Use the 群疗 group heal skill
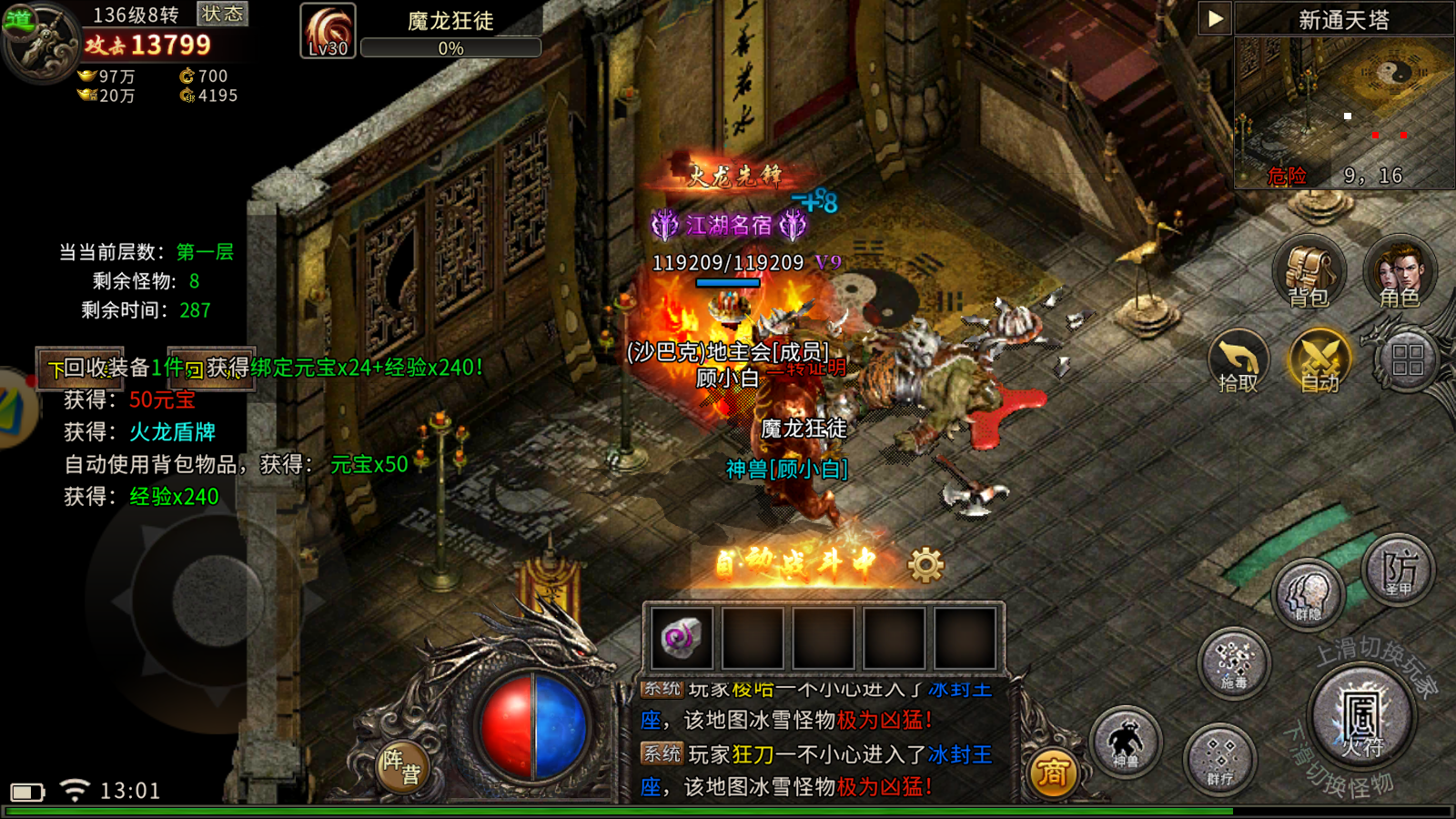The image size is (1456, 819). click(x=1219, y=759)
